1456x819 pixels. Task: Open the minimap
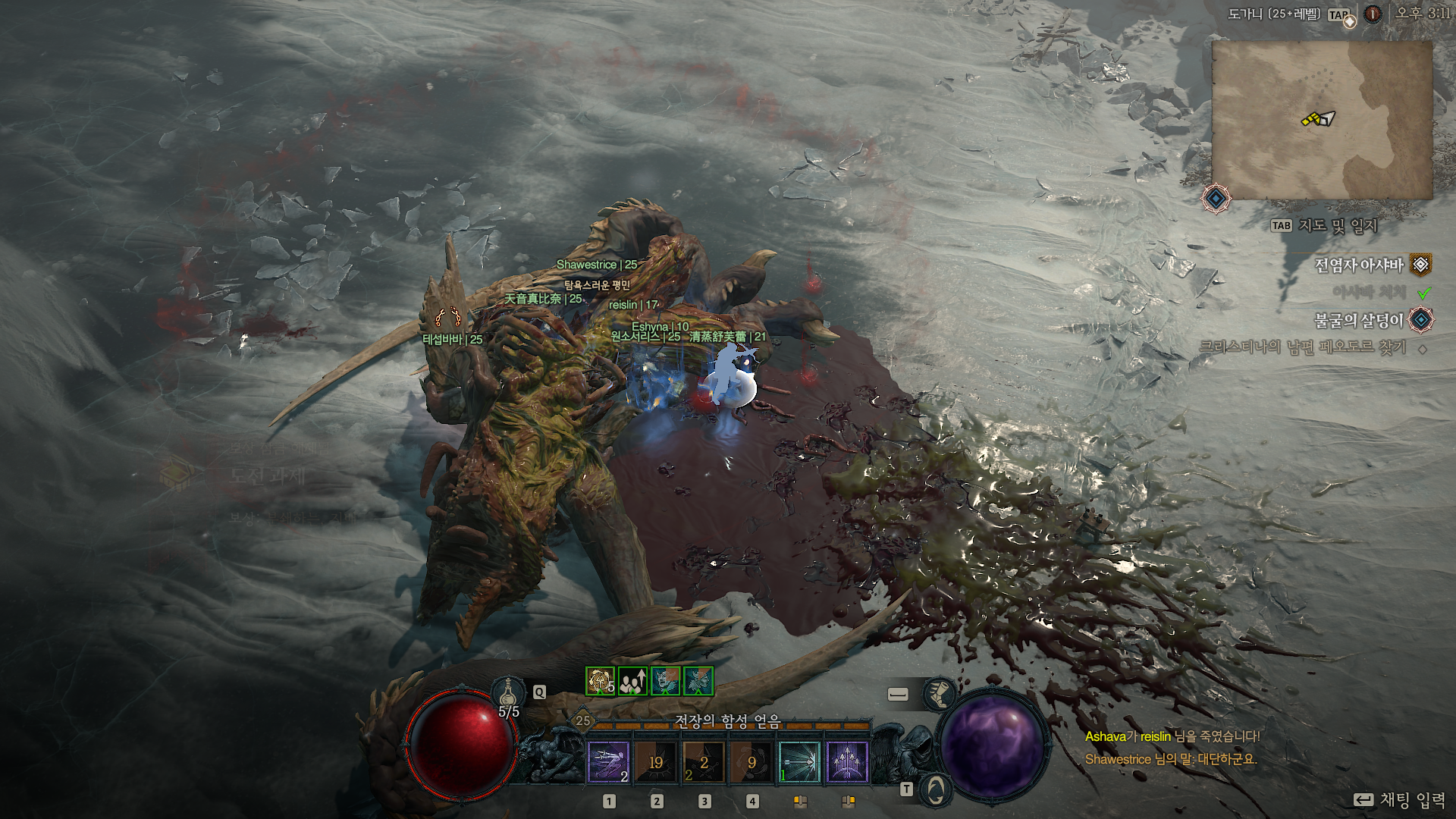(1322, 120)
